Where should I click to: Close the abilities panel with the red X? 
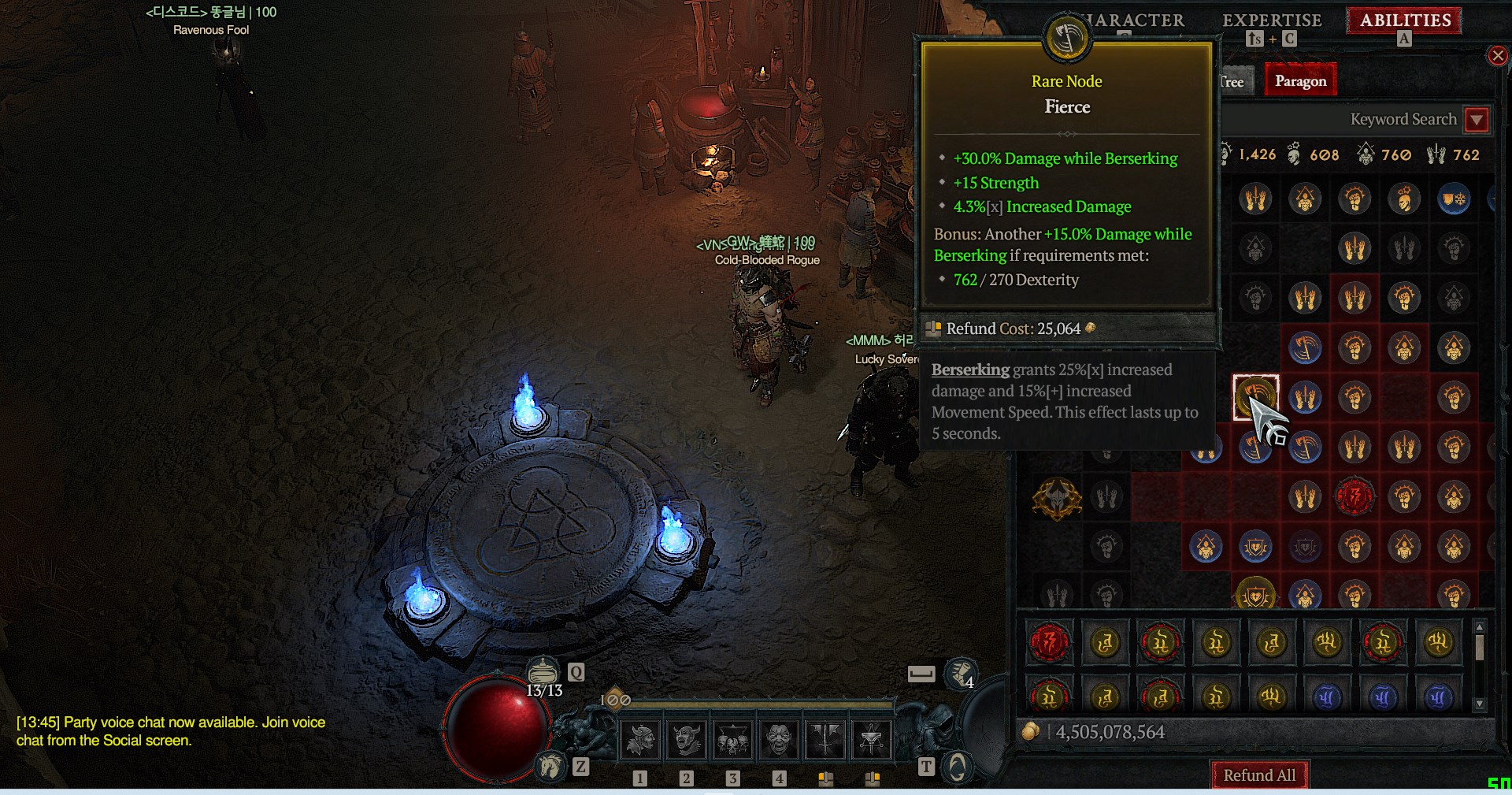1497,56
